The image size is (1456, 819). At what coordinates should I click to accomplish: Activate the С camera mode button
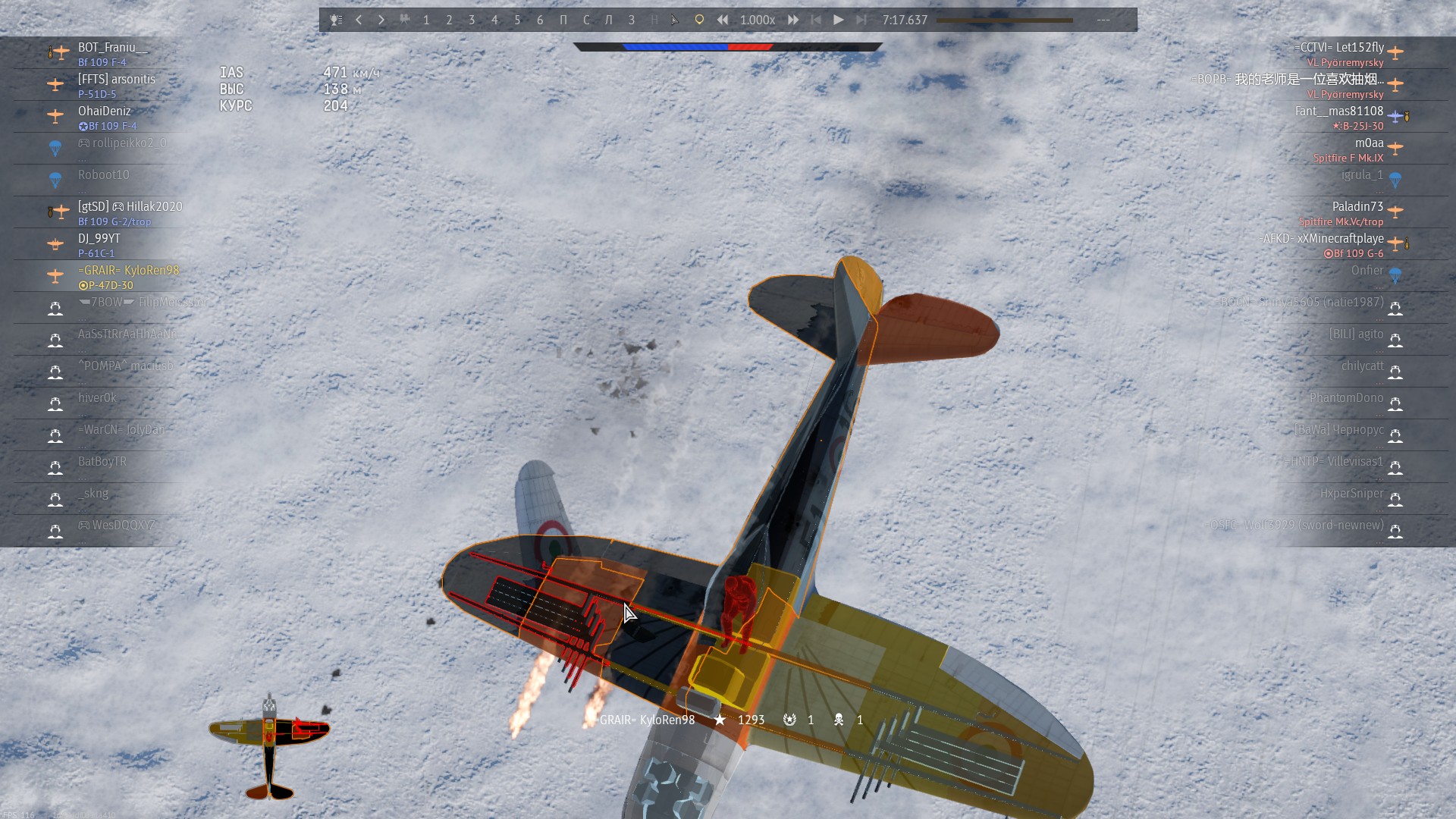pyautogui.click(x=585, y=20)
